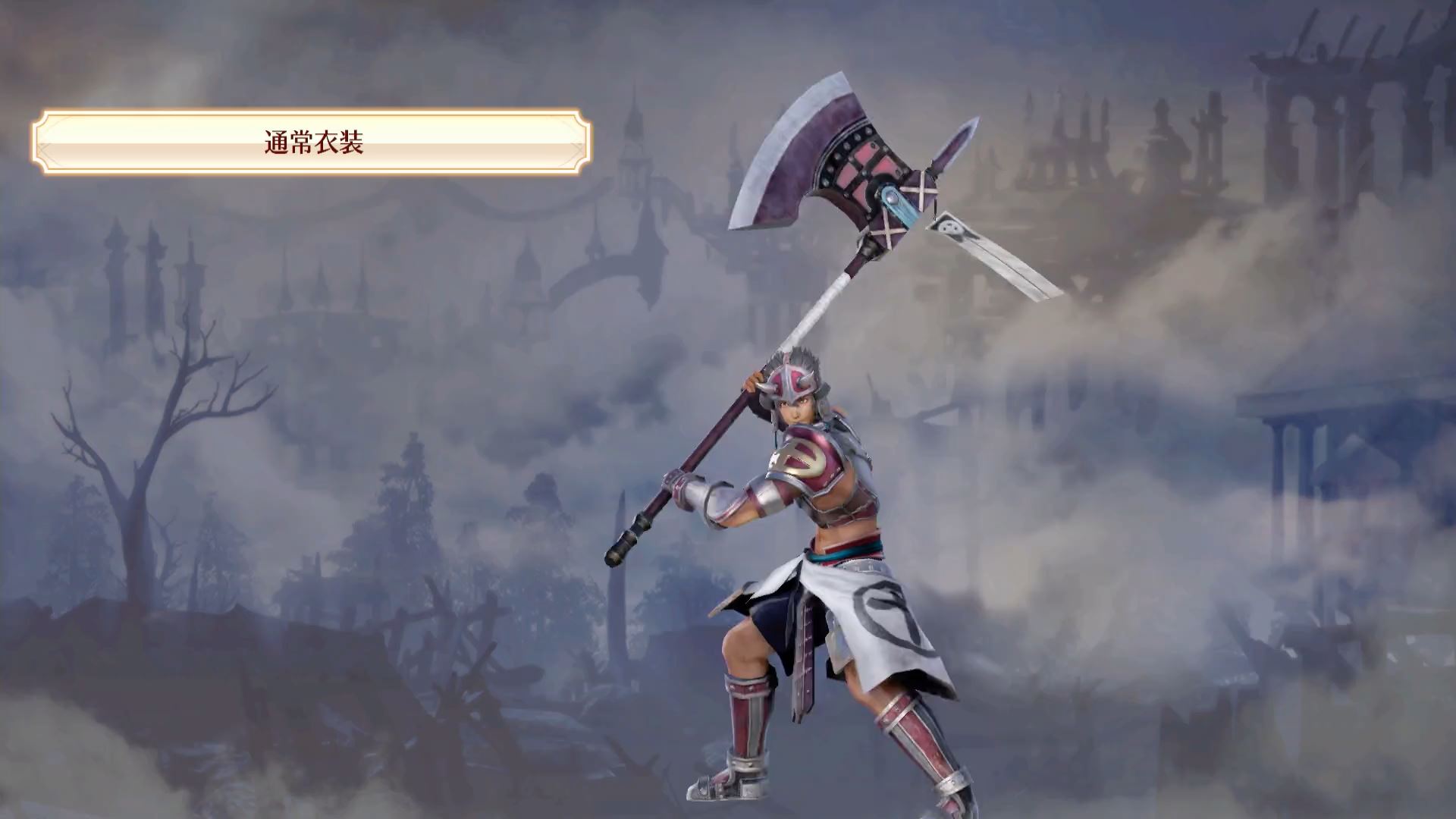Select the 通常衣装 costume banner
Image resolution: width=1456 pixels, height=819 pixels.
pos(312,143)
